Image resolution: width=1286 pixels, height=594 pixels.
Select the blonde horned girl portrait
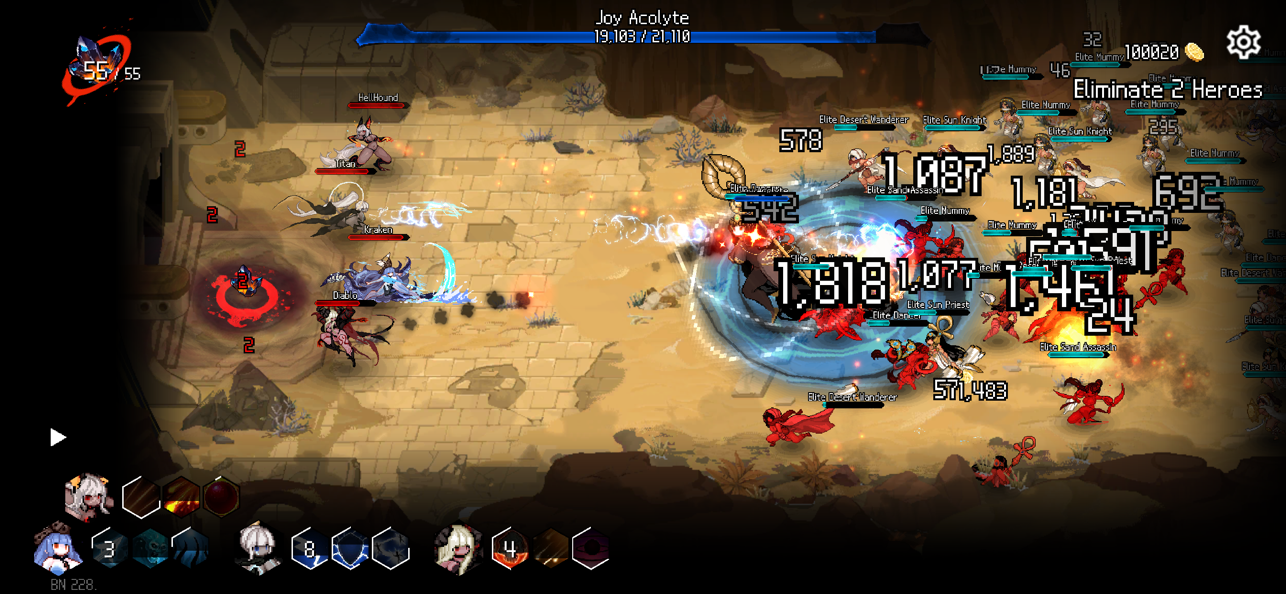459,549
